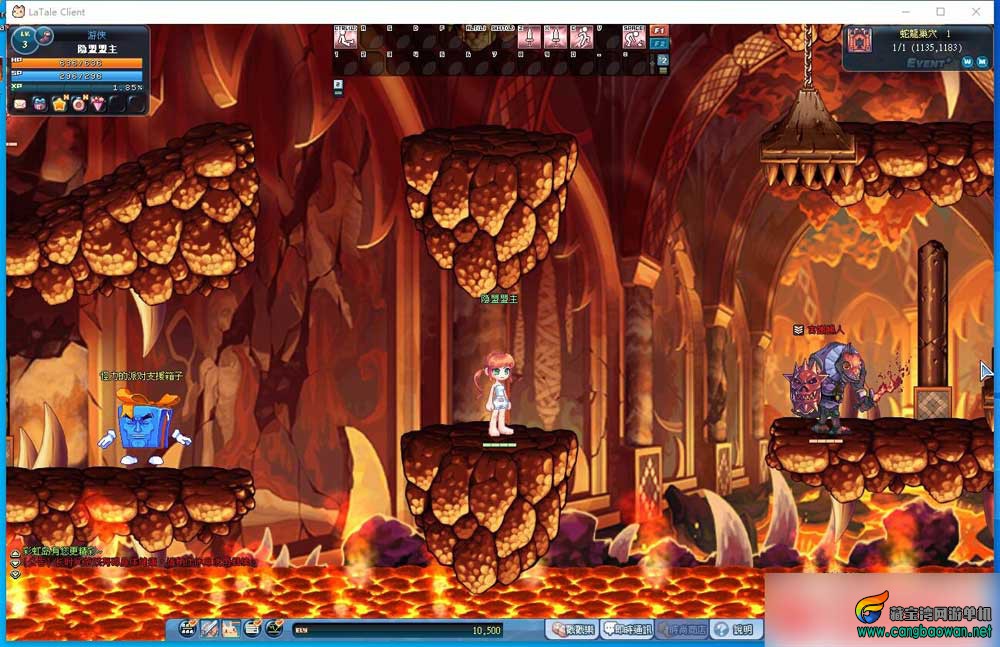This screenshot has width=1000, height=647.
Task: Click the Event label under the map name
Action: coord(927,62)
